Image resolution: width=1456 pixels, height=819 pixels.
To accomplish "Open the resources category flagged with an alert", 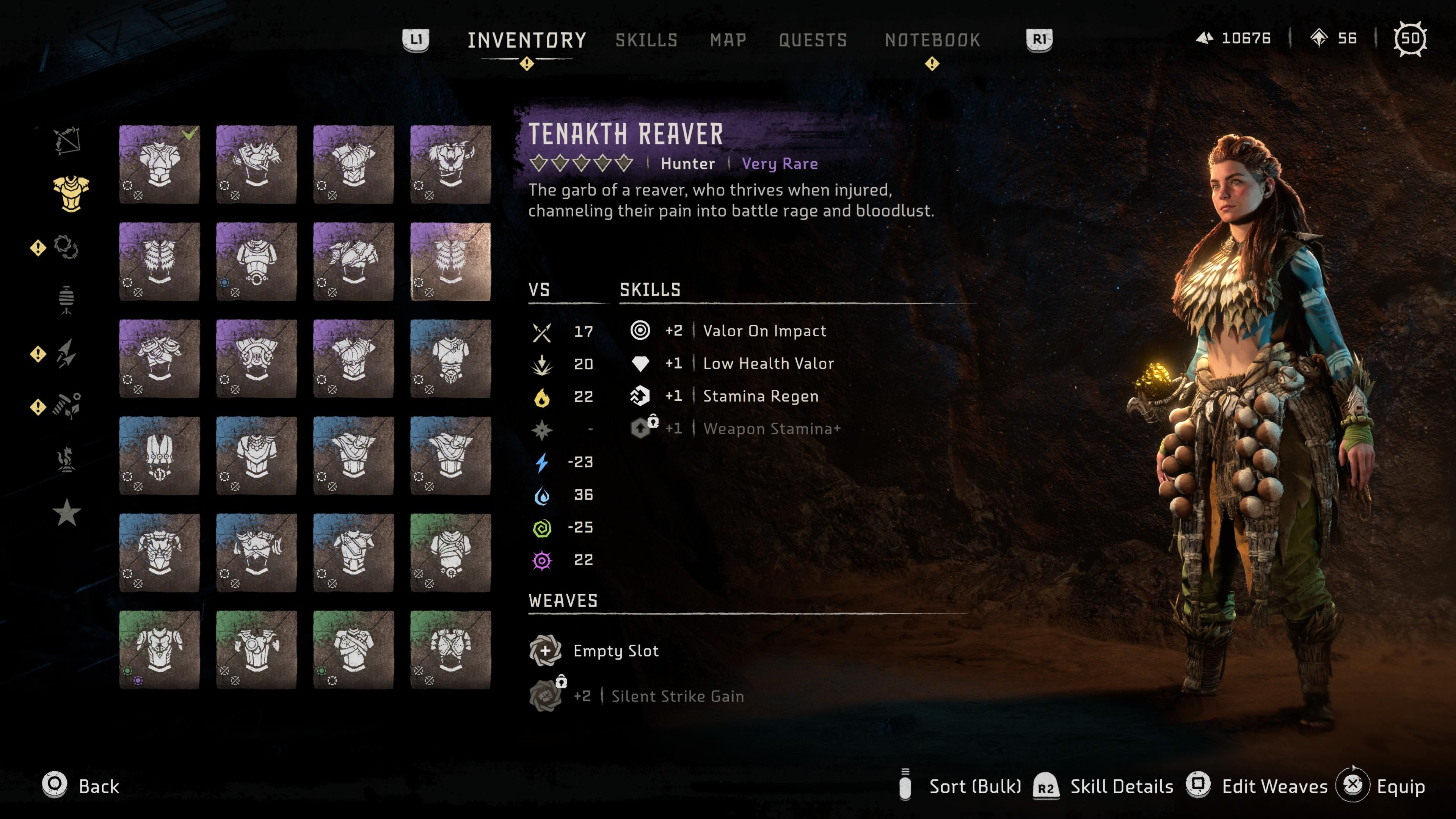I will click(x=68, y=405).
